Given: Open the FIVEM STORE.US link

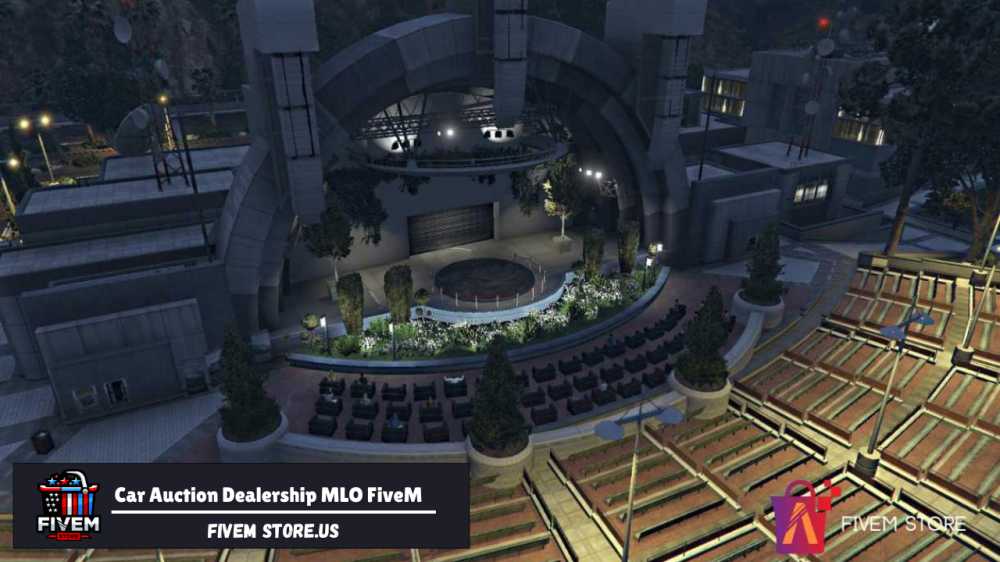Looking at the screenshot, I should click(x=273, y=531).
